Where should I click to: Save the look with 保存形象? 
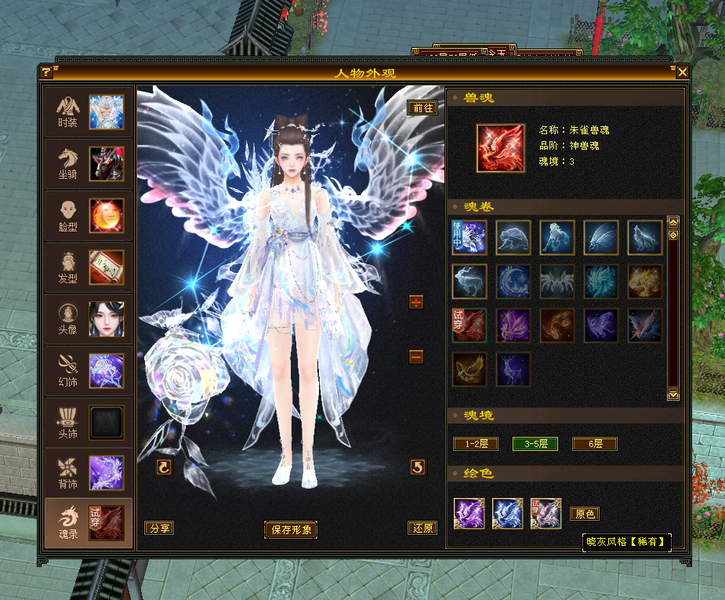click(291, 529)
